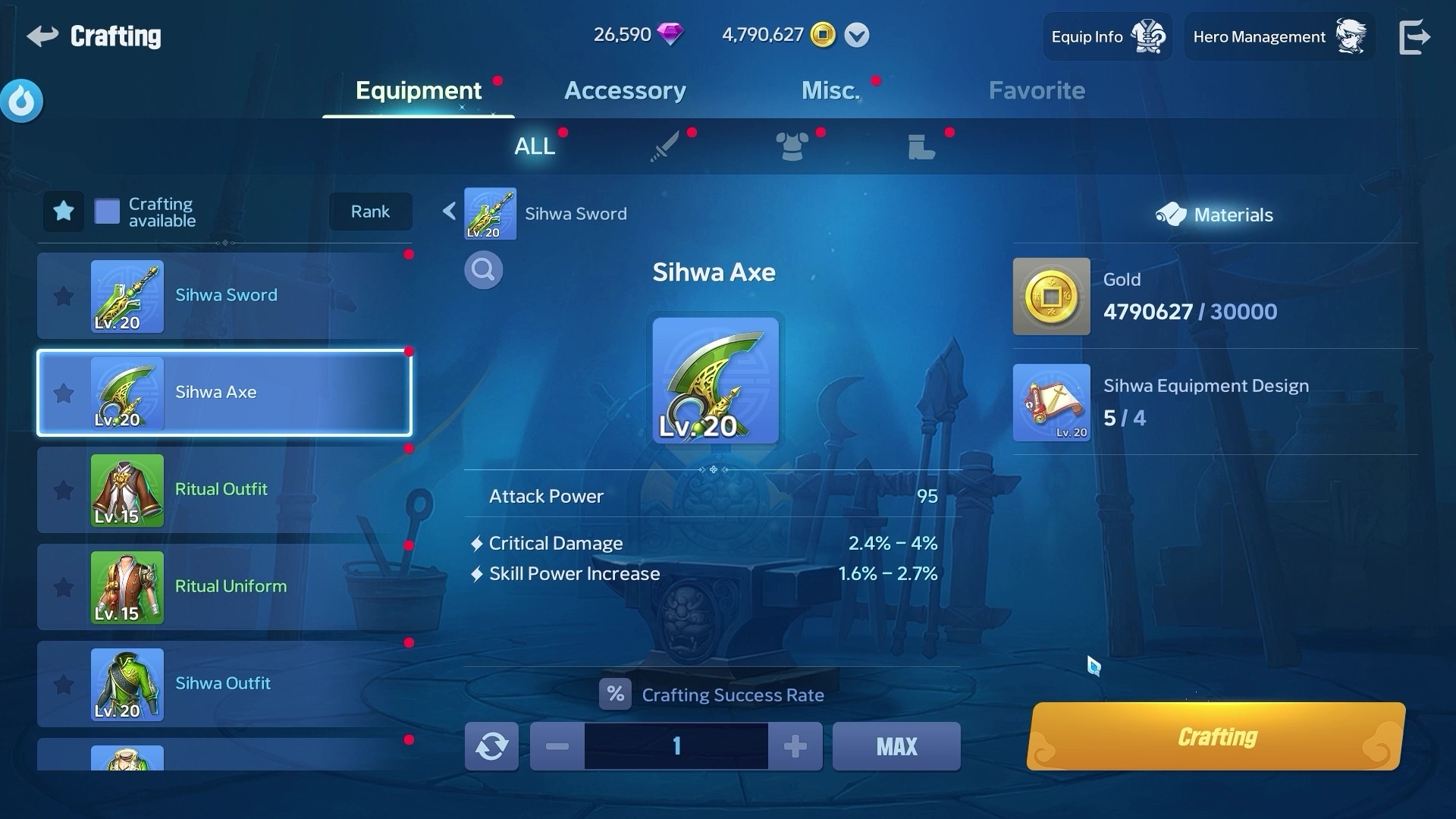The height and width of the screenshot is (819, 1456).
Task: Favorite the Sihwa Axe with its star
Action: pyautogui.click(x=64, y=393)
